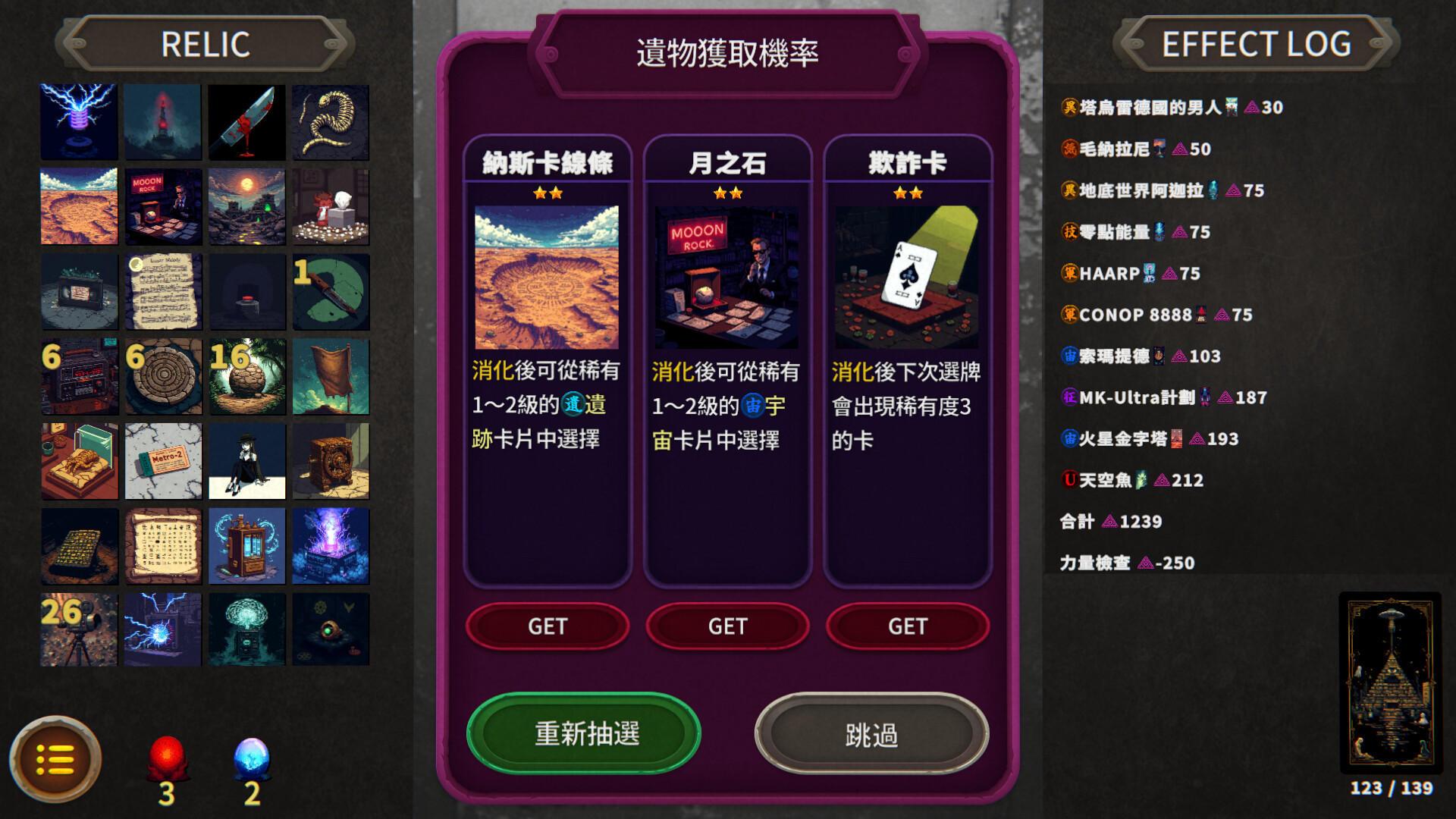The image size is (1456, 819).
Task: Select the Lunar Melody sheet music relic
Action: (163, 292)
